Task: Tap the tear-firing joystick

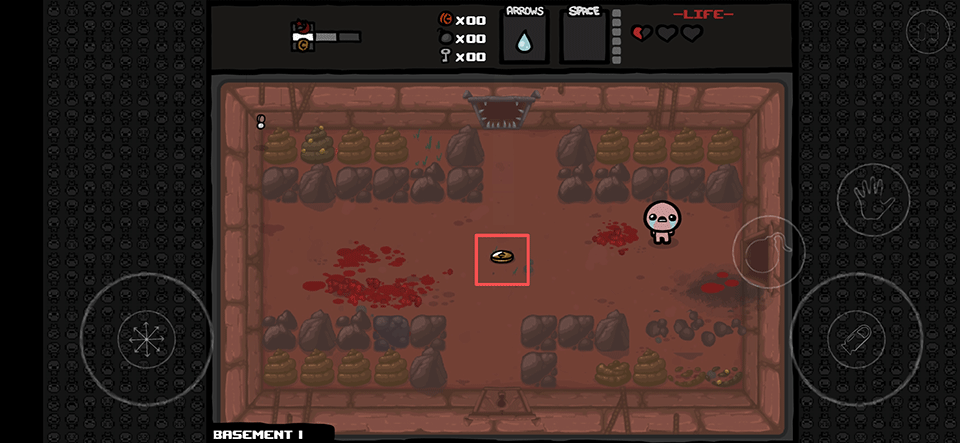Action: pyautogui.click(x=855, y=338)
